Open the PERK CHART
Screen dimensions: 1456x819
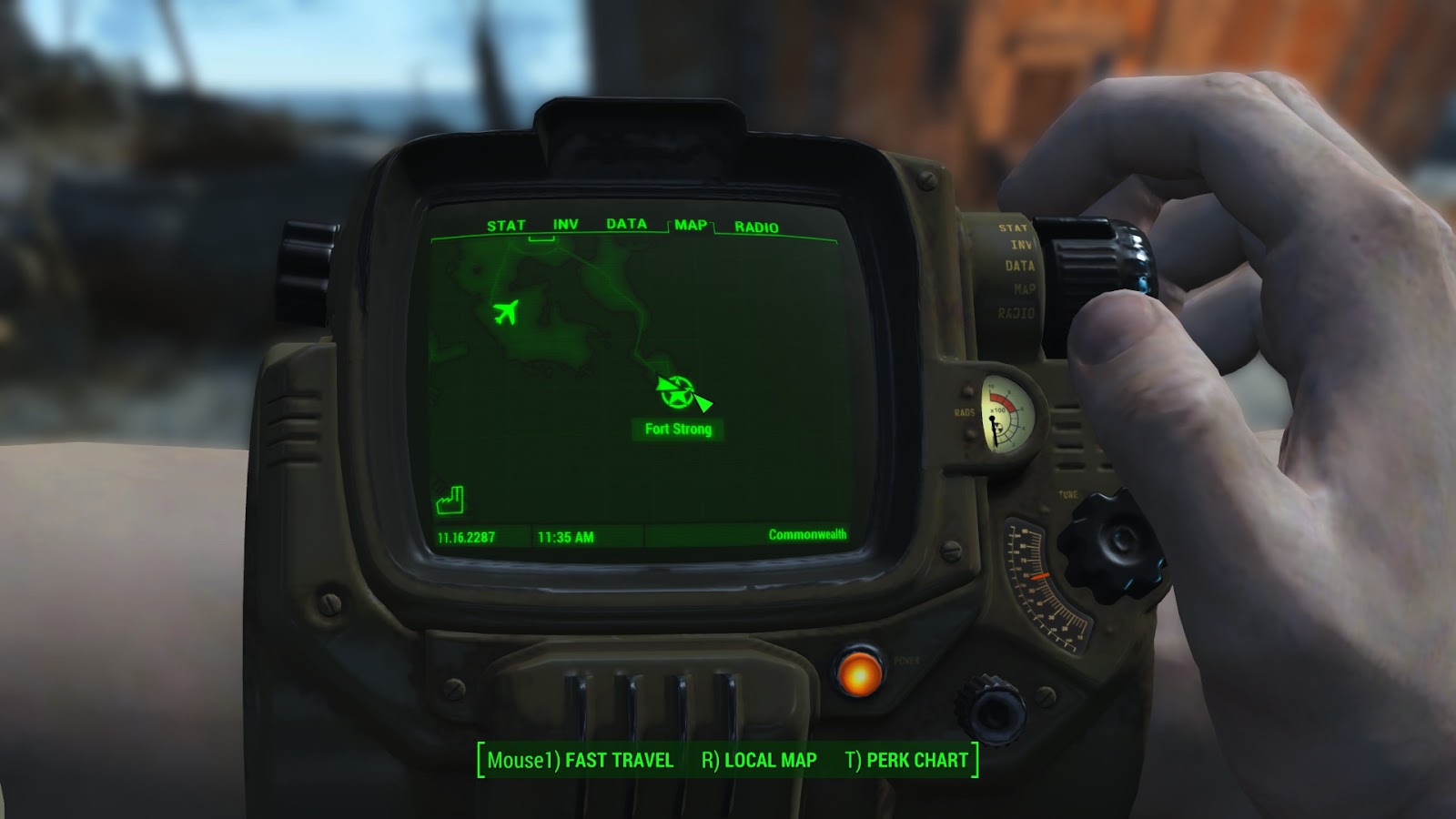[917, 762]
